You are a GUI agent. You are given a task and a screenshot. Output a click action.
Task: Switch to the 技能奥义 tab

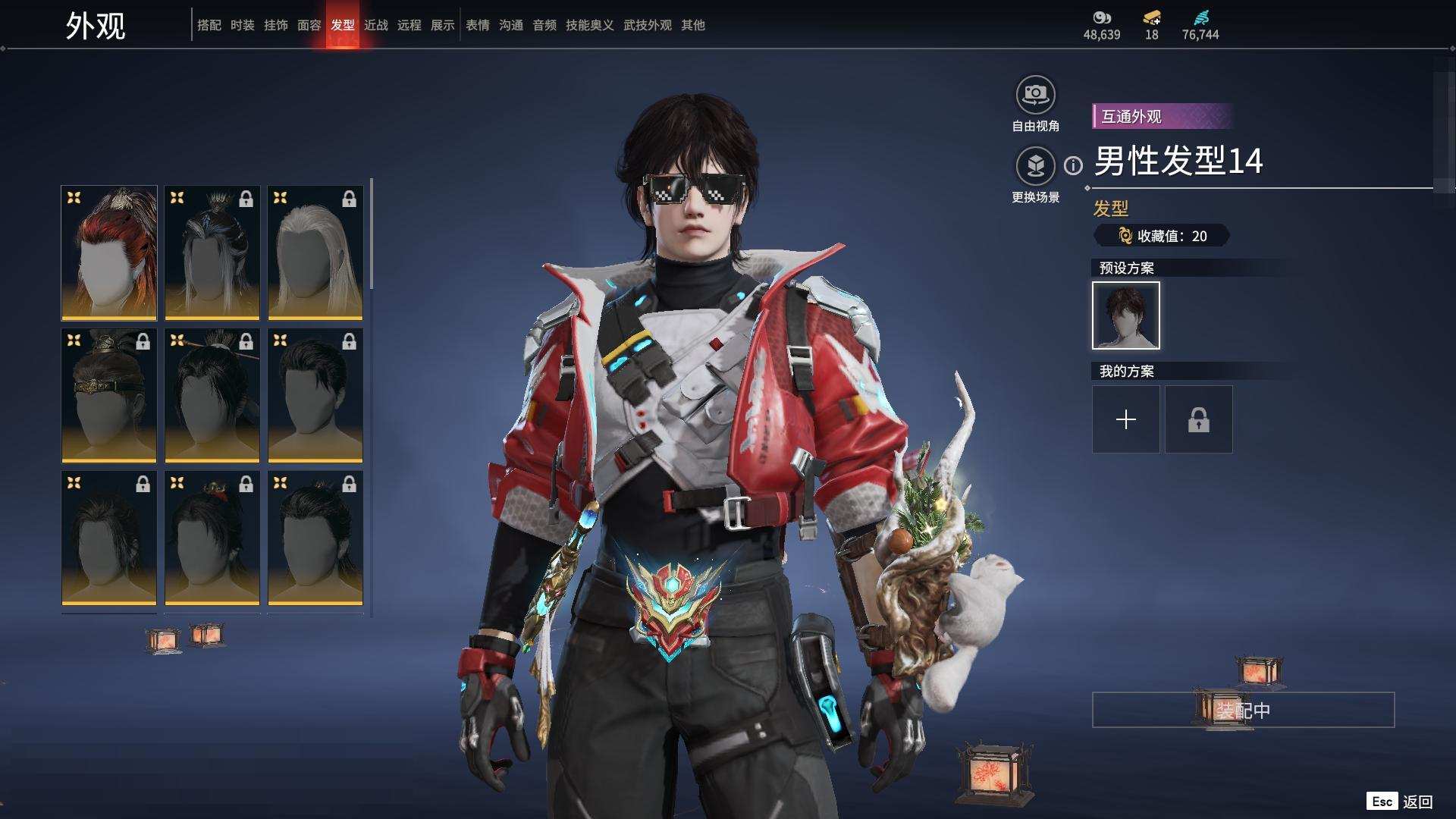[589, 25]
